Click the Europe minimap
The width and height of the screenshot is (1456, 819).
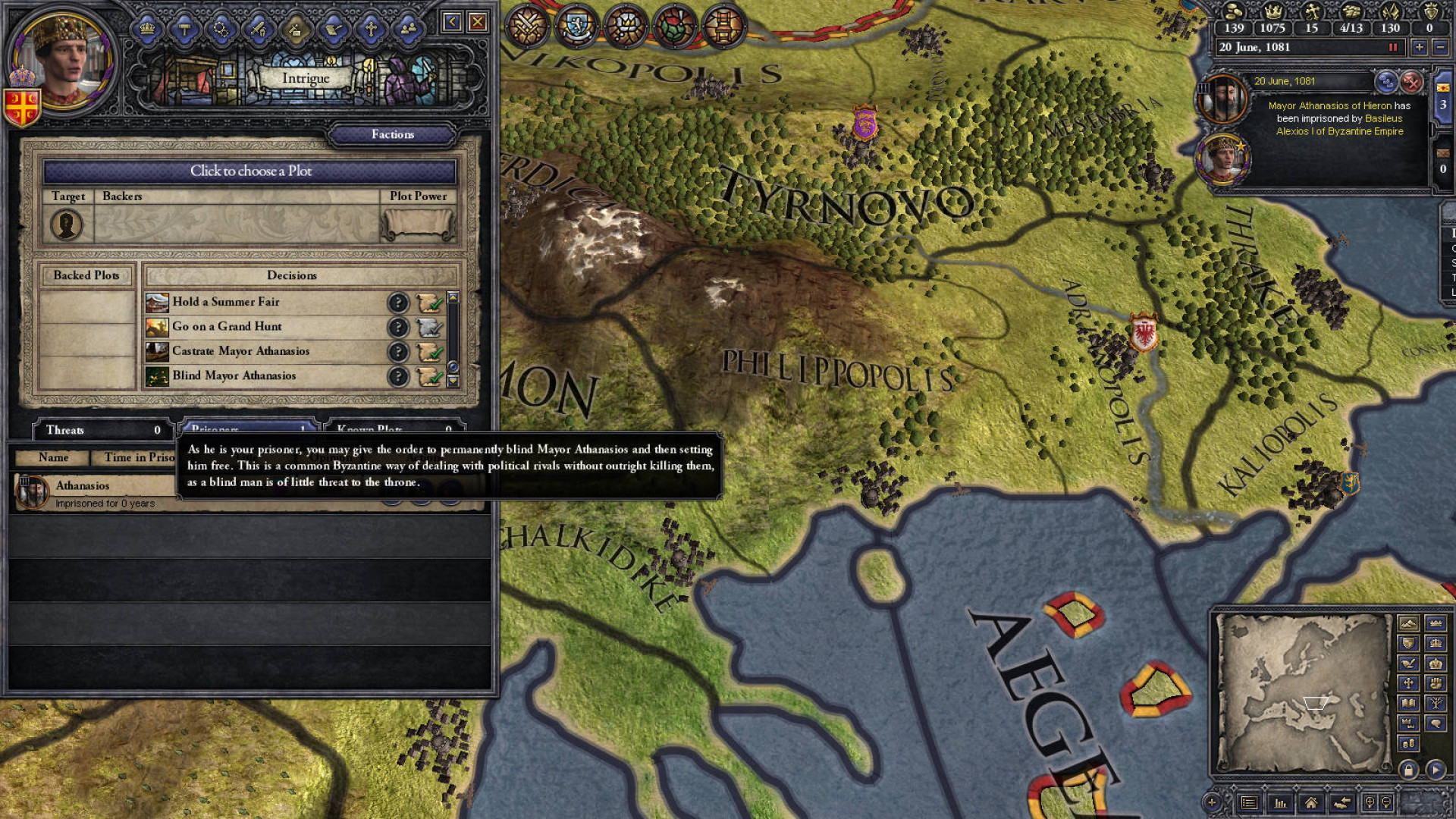coord(1303,693)
